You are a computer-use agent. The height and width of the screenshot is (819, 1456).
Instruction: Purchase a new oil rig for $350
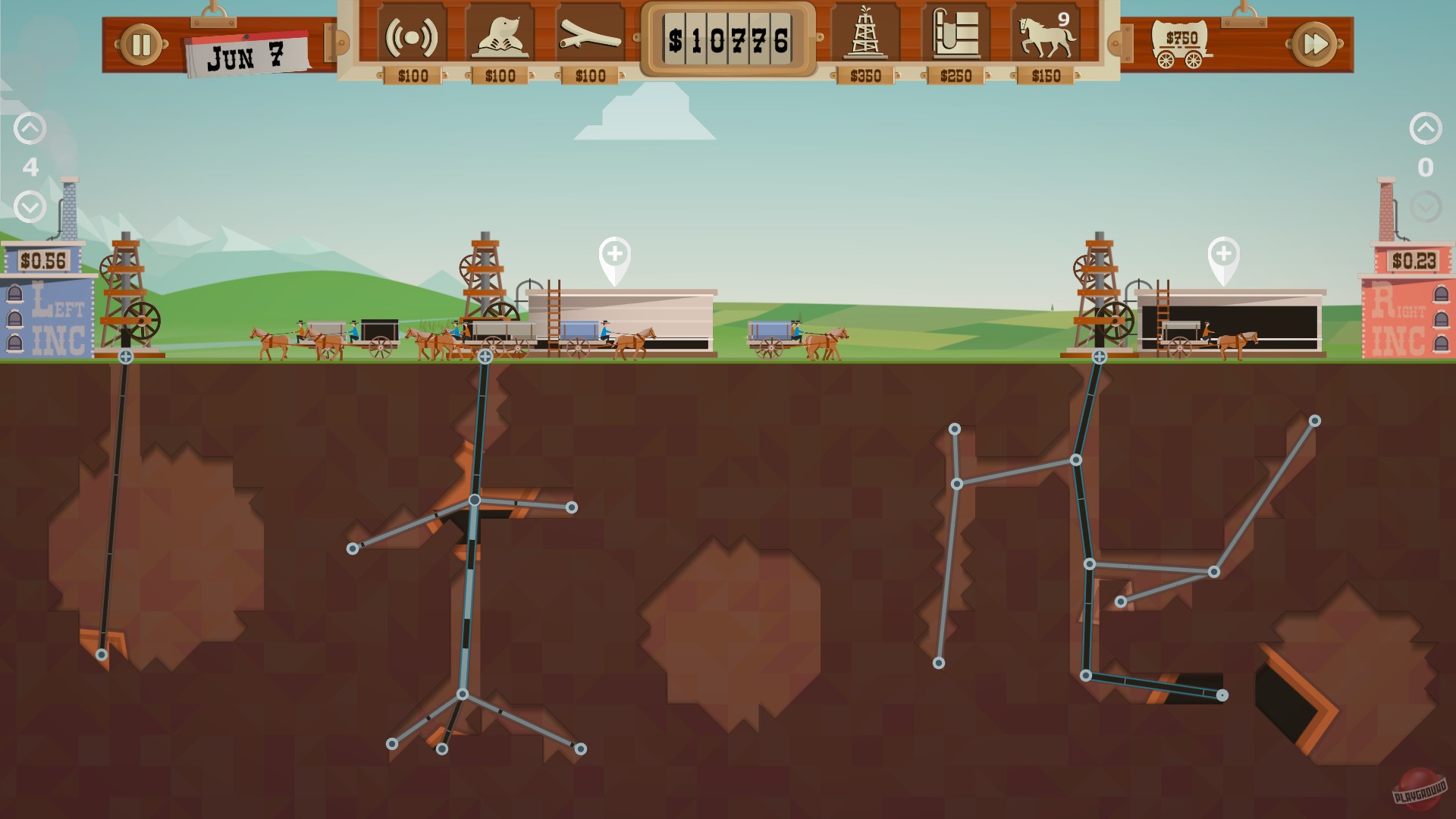pyautogui.click(x=865, y=33)
